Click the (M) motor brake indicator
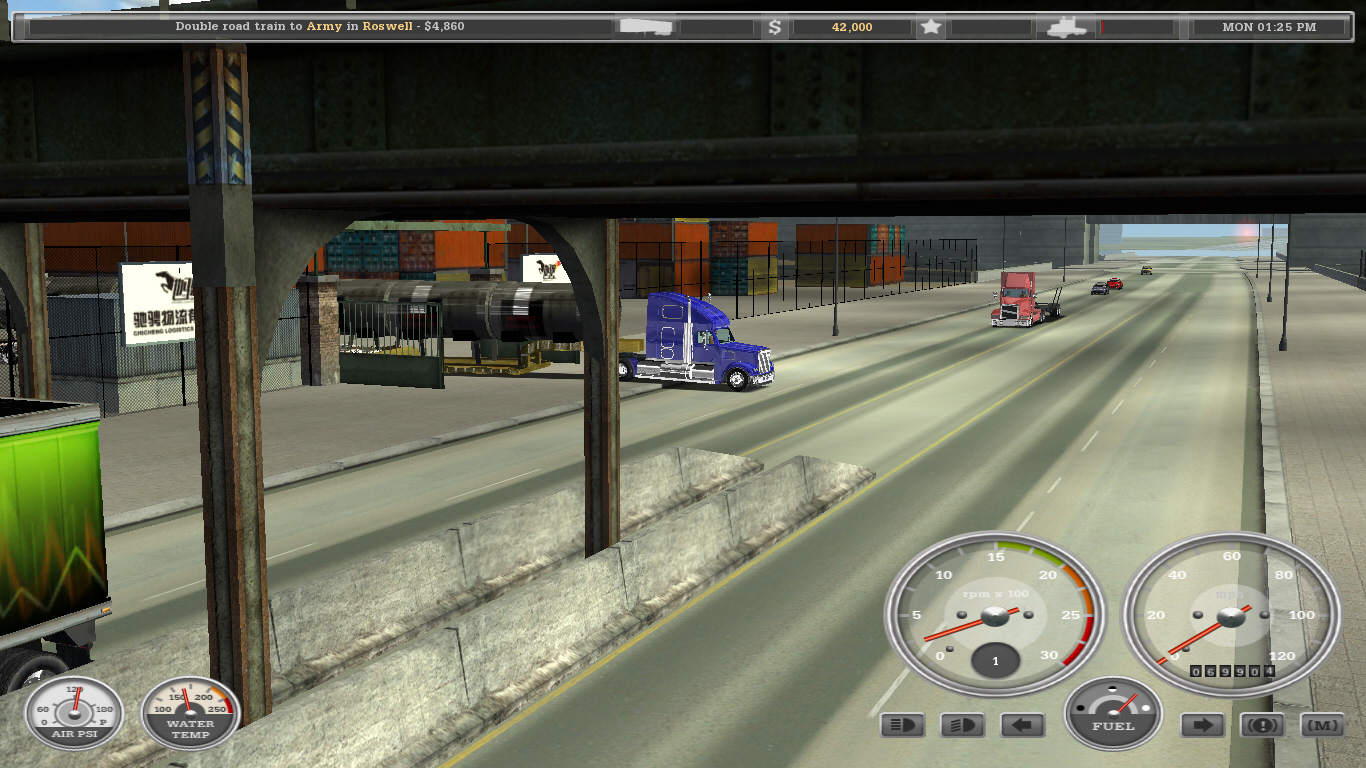The image size is (1366, 768). [x=1321, y=725]
